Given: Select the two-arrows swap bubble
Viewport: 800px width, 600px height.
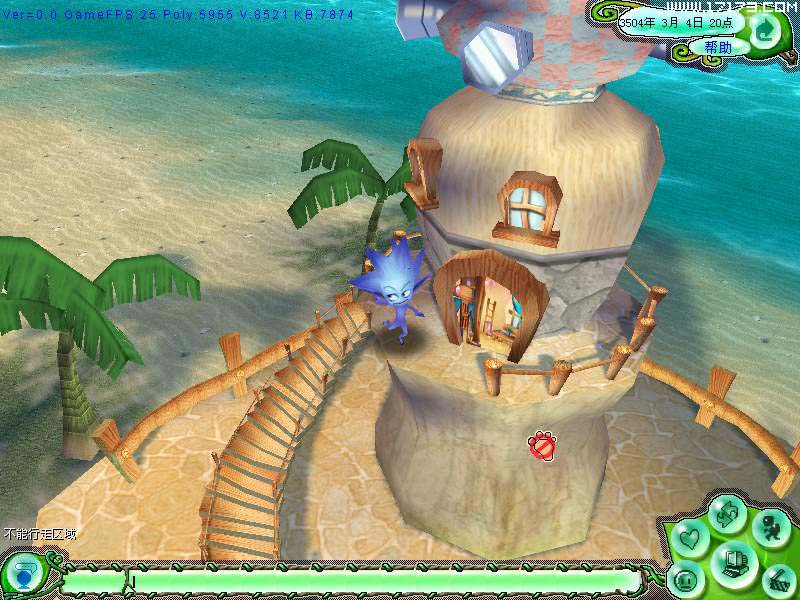Looking at the screenshot, I should pos(727,516).
